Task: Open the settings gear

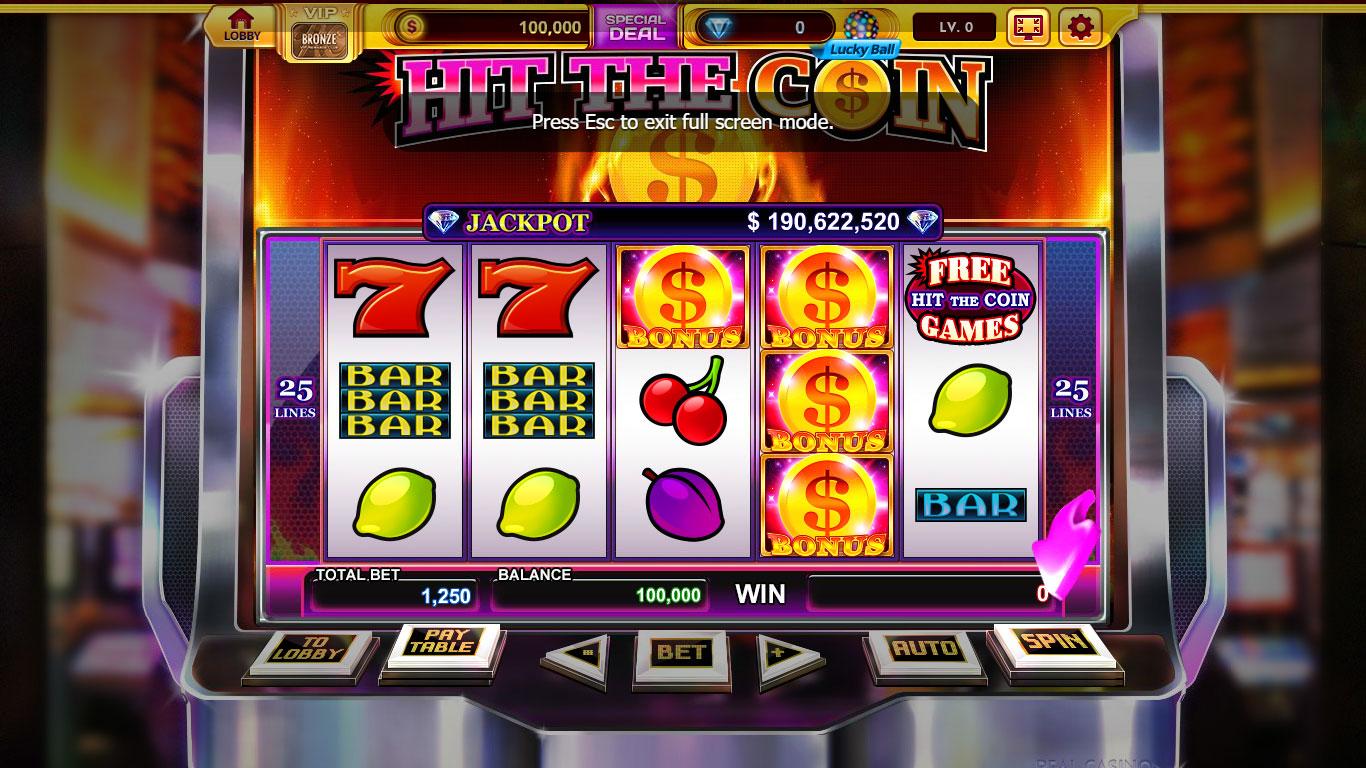Action: (1077, 27)
